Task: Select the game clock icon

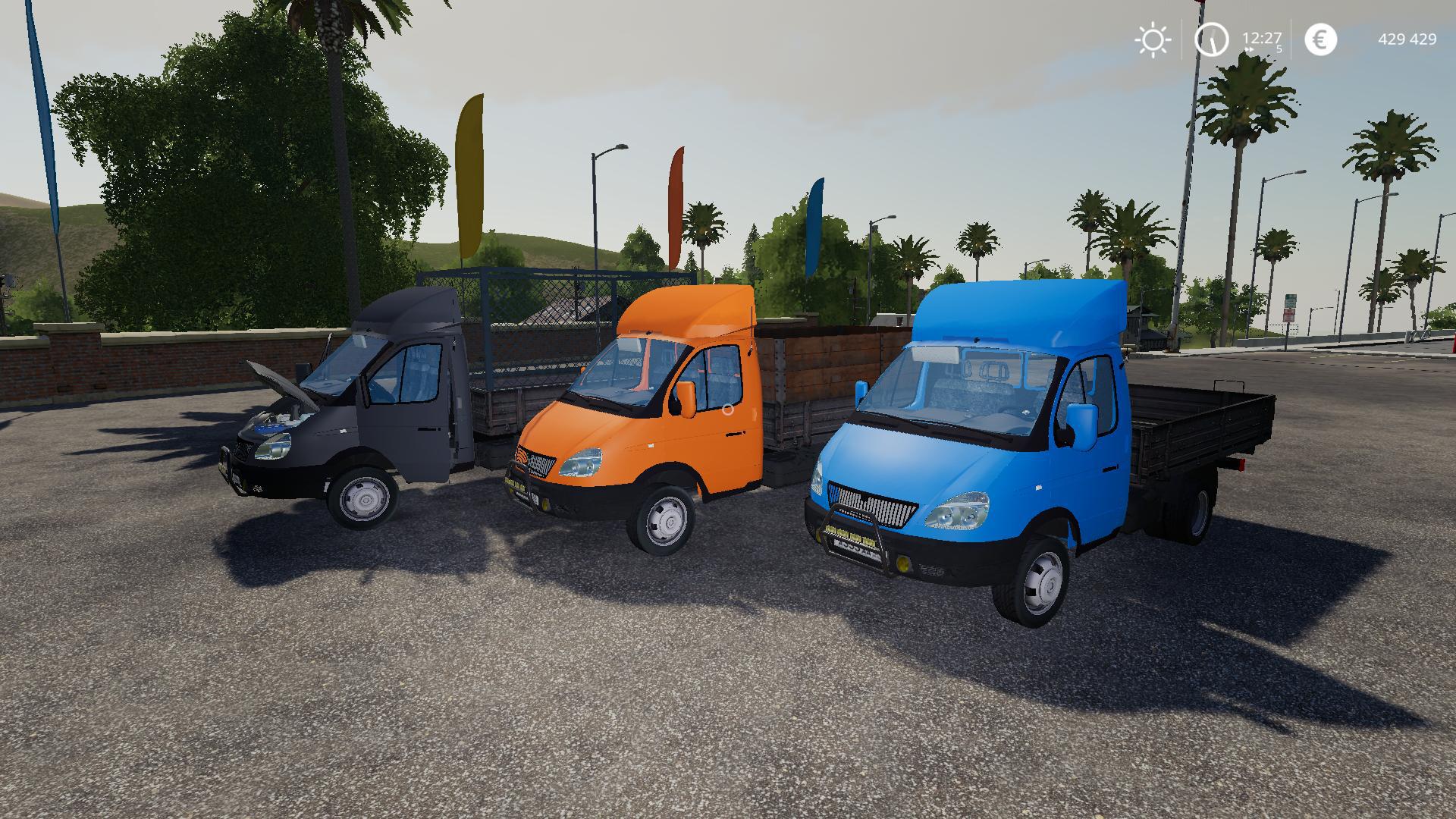Action: (x=1212, y=39)
